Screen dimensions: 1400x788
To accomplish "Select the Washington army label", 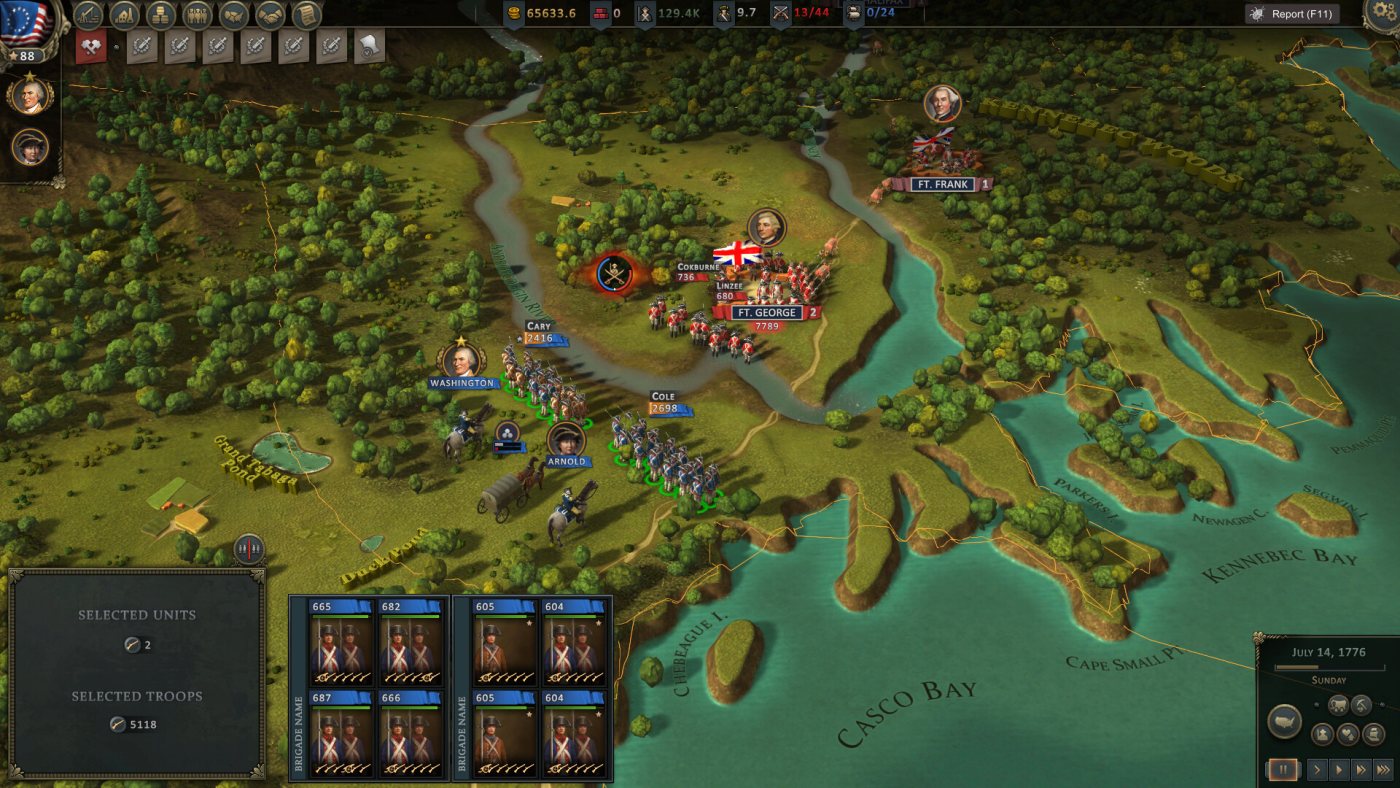I will [462, 383].
